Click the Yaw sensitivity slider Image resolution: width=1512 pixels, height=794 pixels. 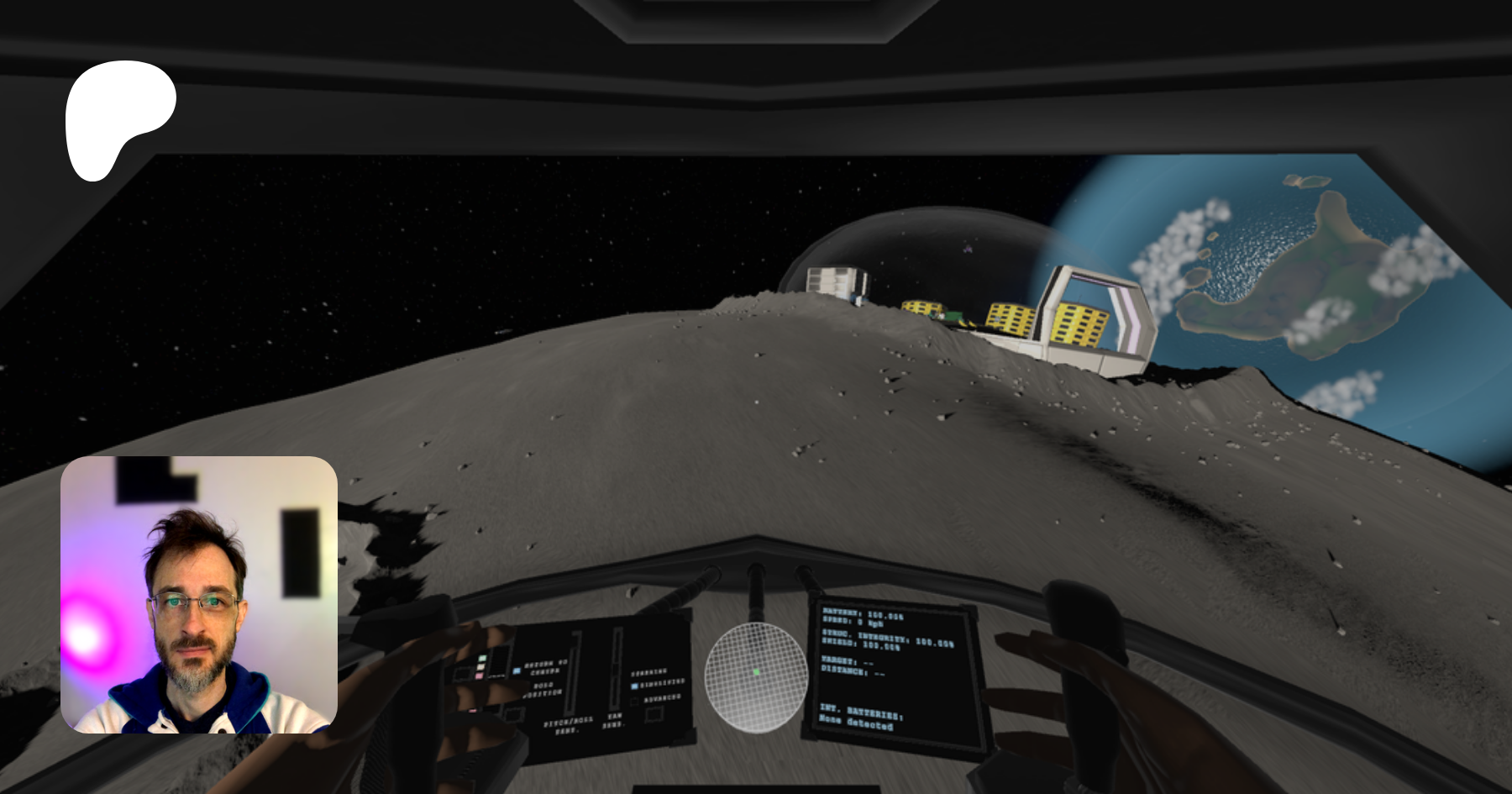point(616,670)
